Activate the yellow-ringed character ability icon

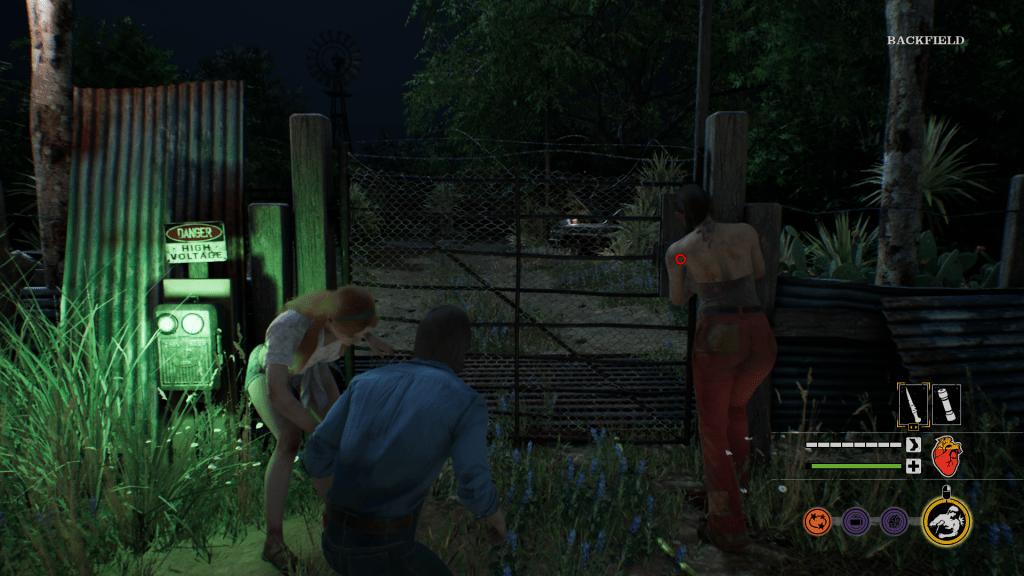[x=946, y=520]
